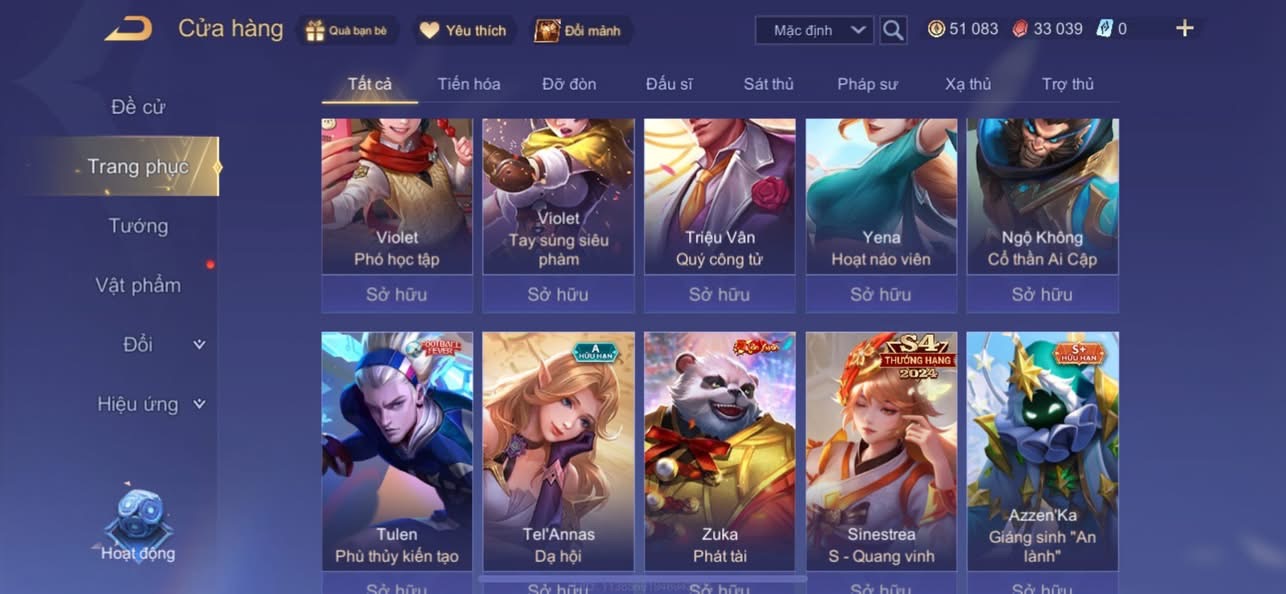The image size is (1286, 594).
Task: Select the Tulen Phù thủy kiến tạo skin
Action: point(397,450)
